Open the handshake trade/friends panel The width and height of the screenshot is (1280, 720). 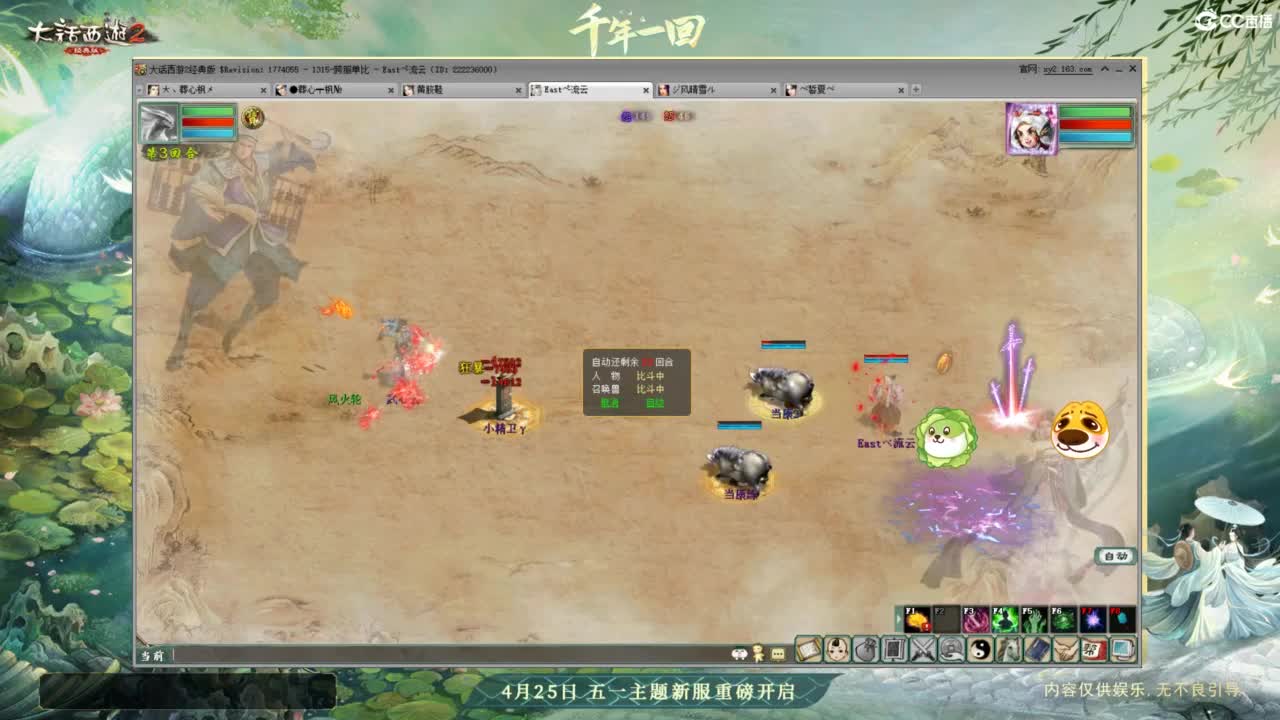point(1064,649)
